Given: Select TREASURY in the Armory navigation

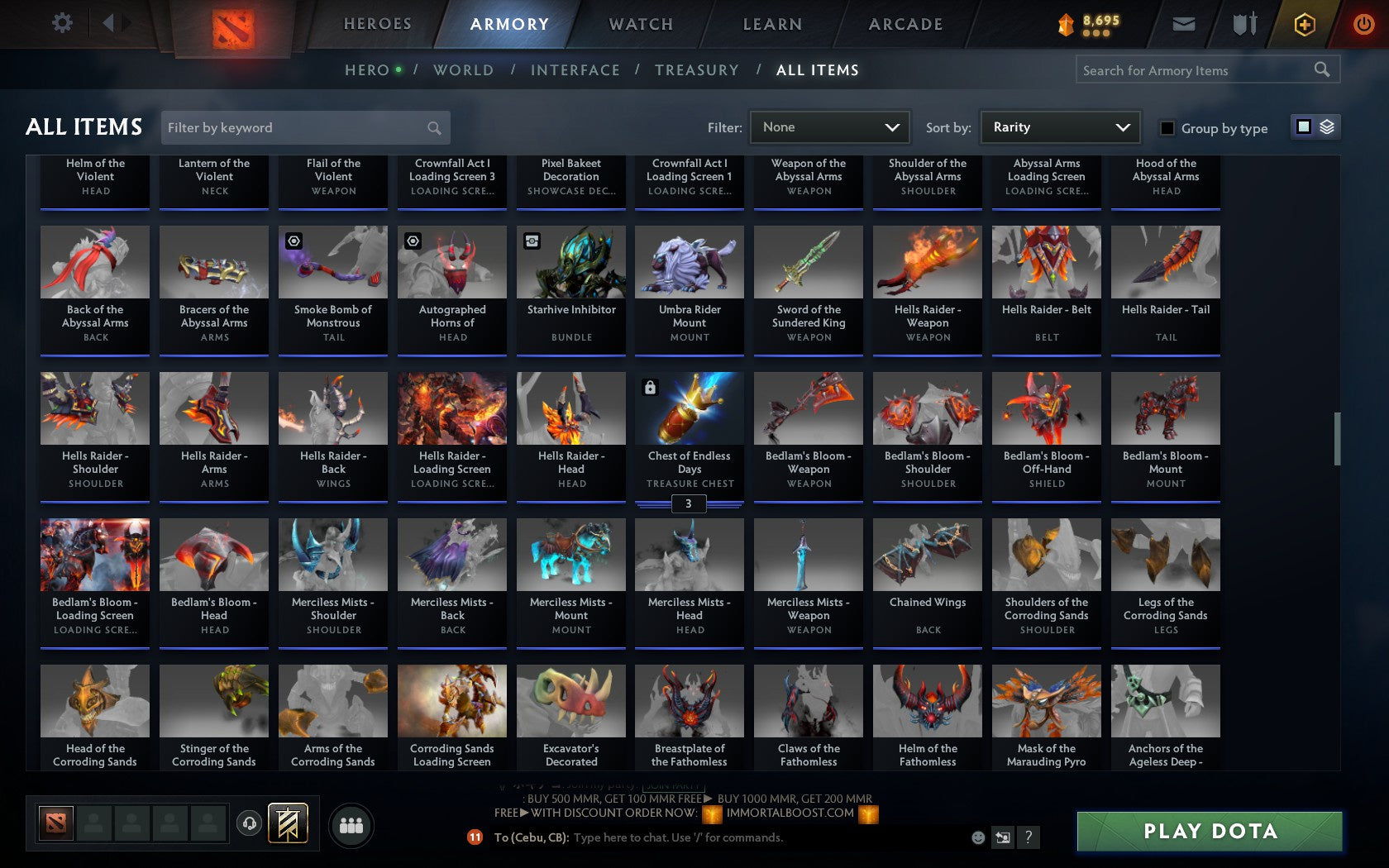Looking at the screenshot, I should 697,70.
